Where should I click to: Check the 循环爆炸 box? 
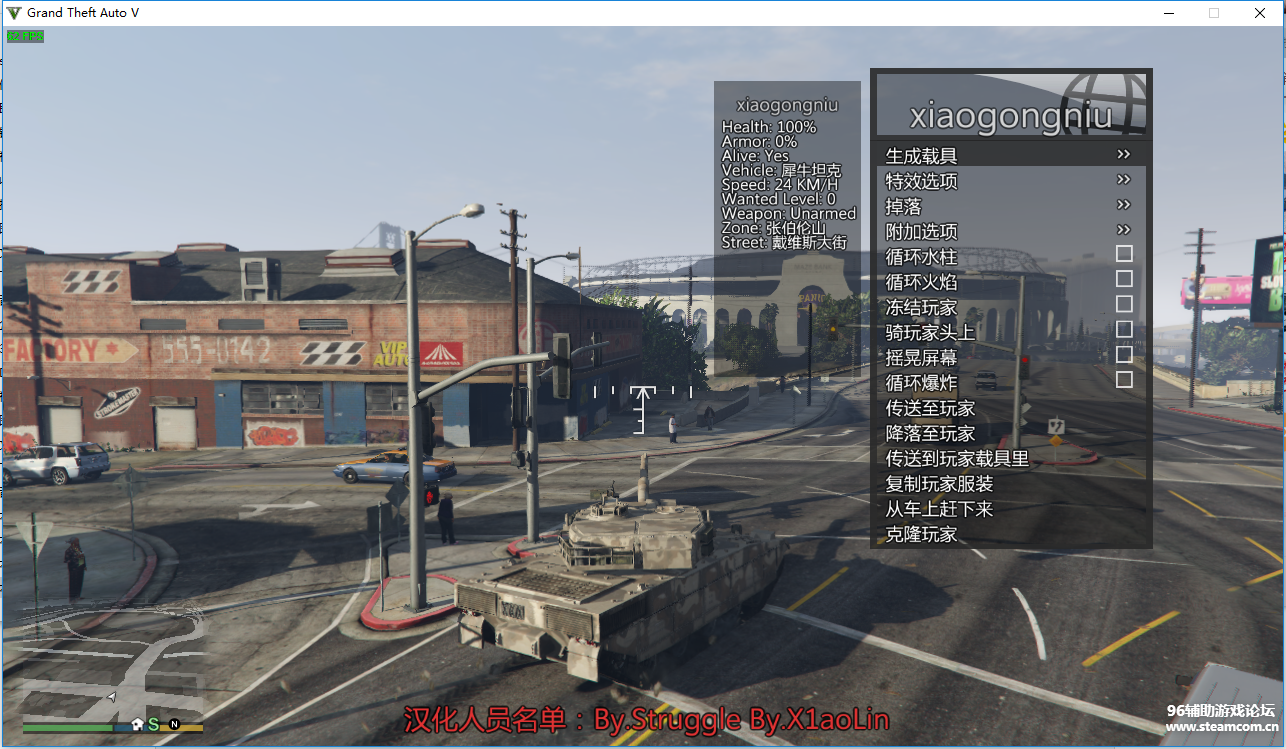tap(1124, 380)
